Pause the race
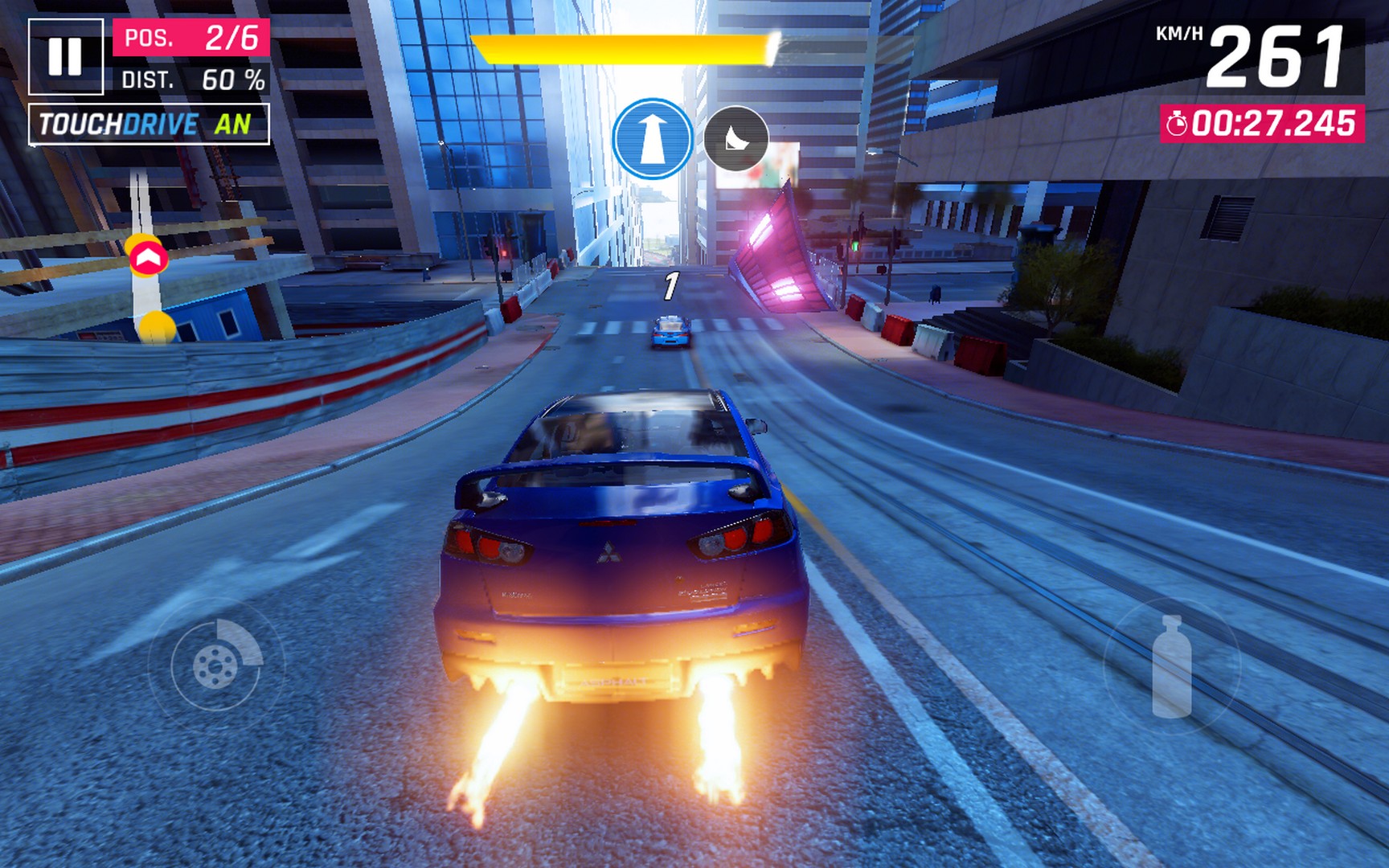1389x868 pixels. click(x=66, y=56)
